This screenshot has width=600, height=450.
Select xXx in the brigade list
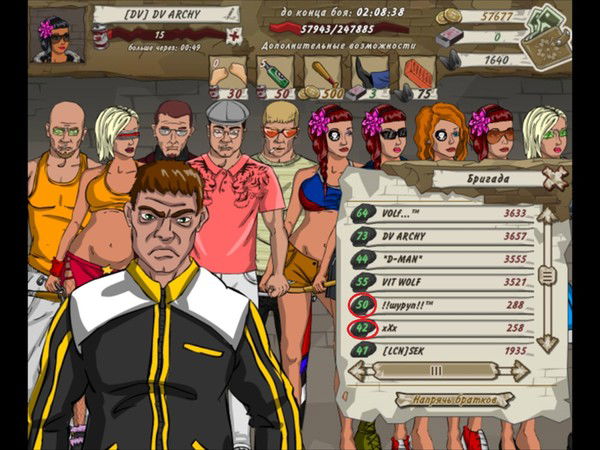click(440, 327)
